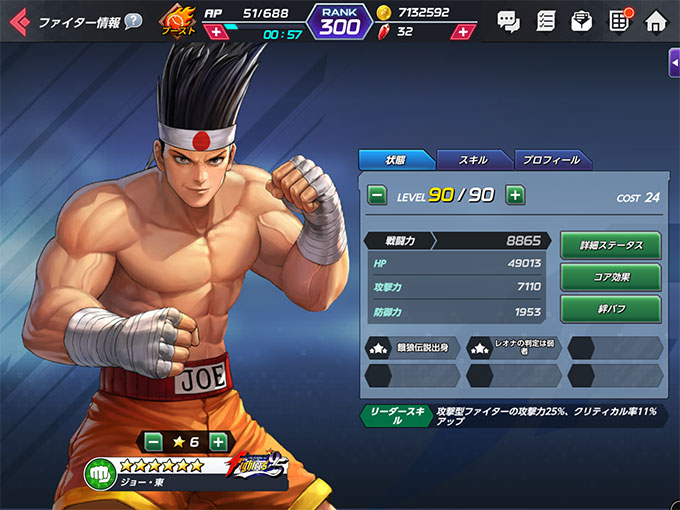Raise the star rank with plus

[x=218, y=441]
